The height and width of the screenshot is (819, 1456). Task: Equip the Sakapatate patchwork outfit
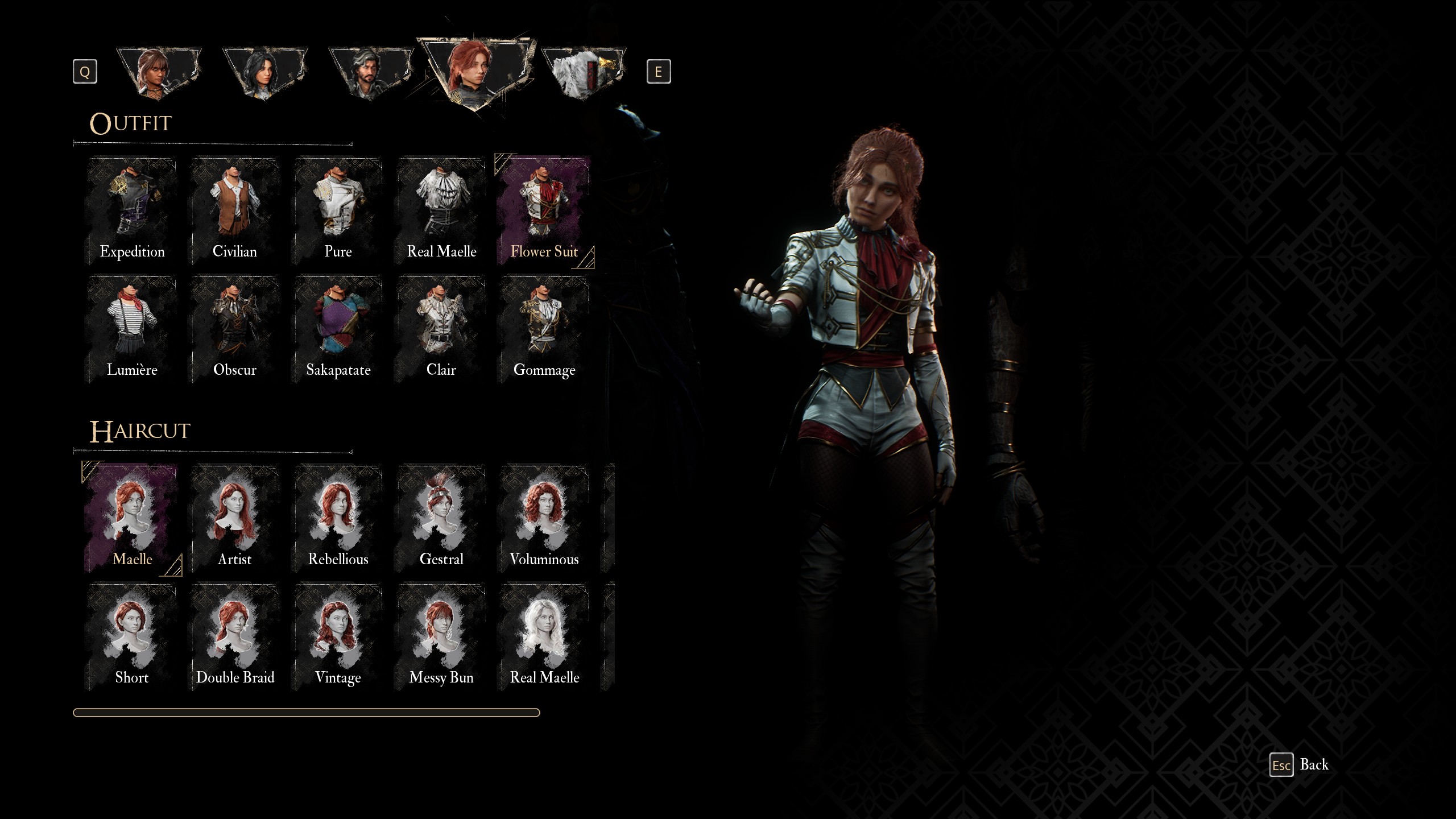tap(338, 329)
